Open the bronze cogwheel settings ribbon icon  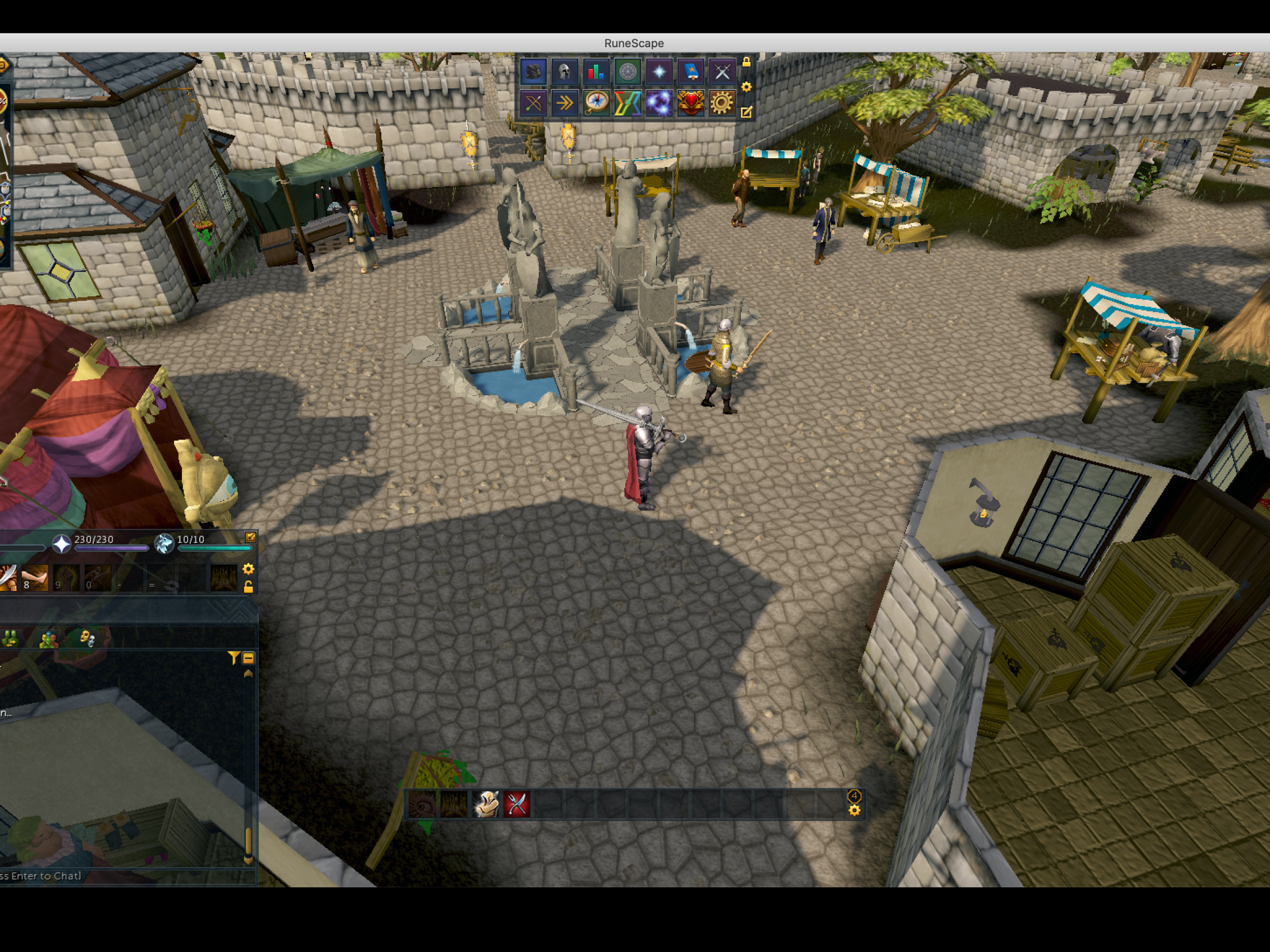tap(721, 104)
